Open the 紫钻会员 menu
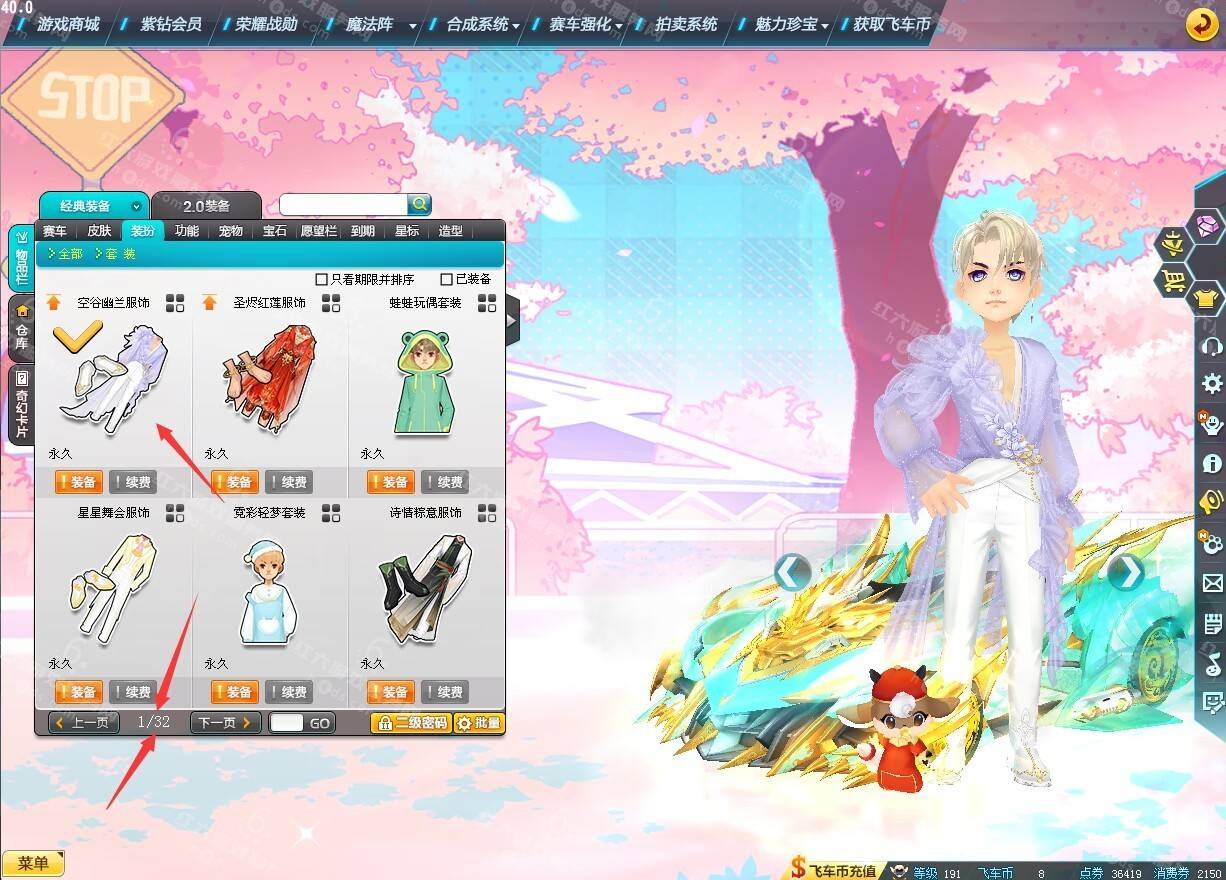1226x880 pixels. click(171, 23)
